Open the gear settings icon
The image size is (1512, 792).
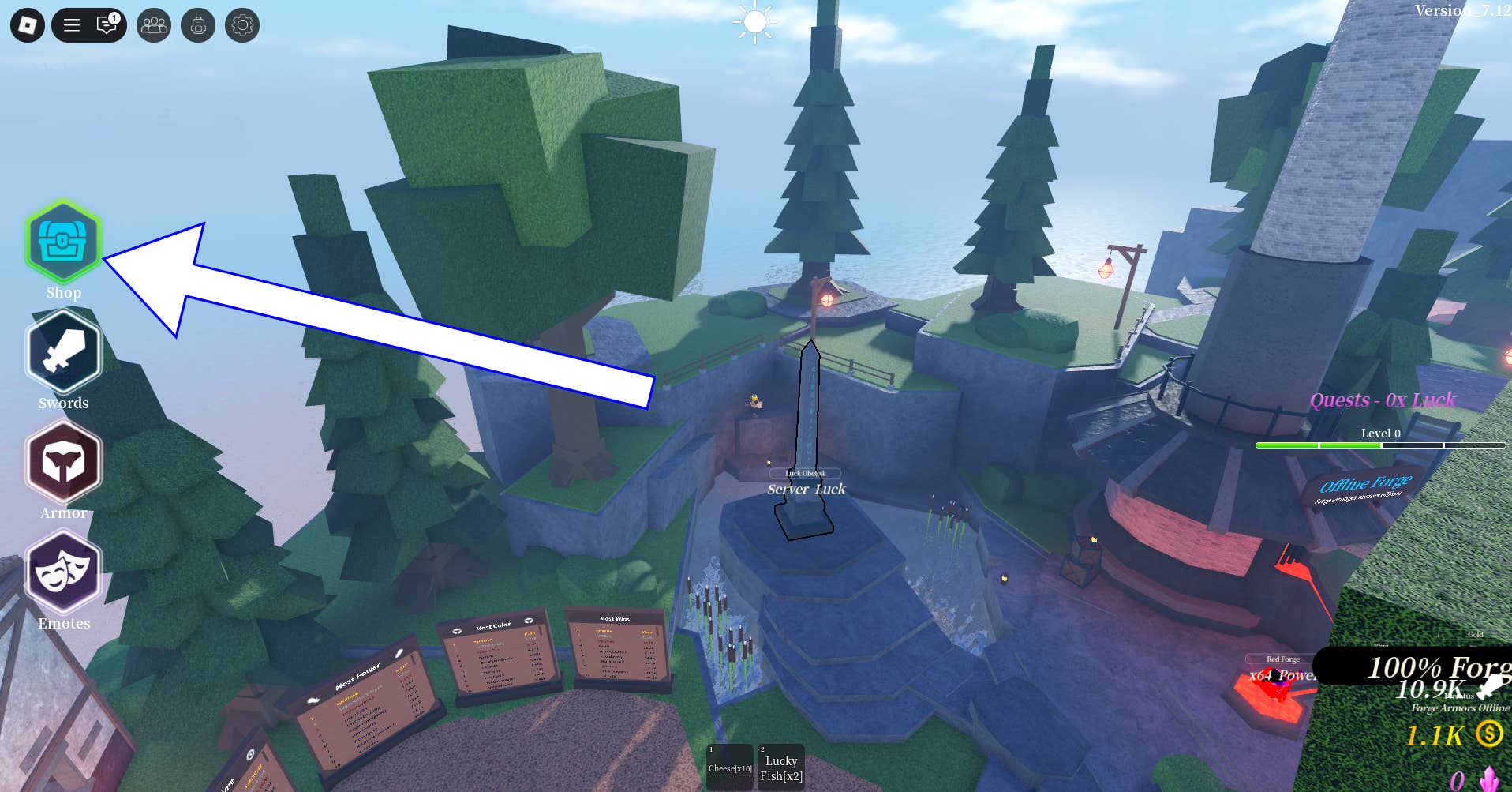click(242, 25)
